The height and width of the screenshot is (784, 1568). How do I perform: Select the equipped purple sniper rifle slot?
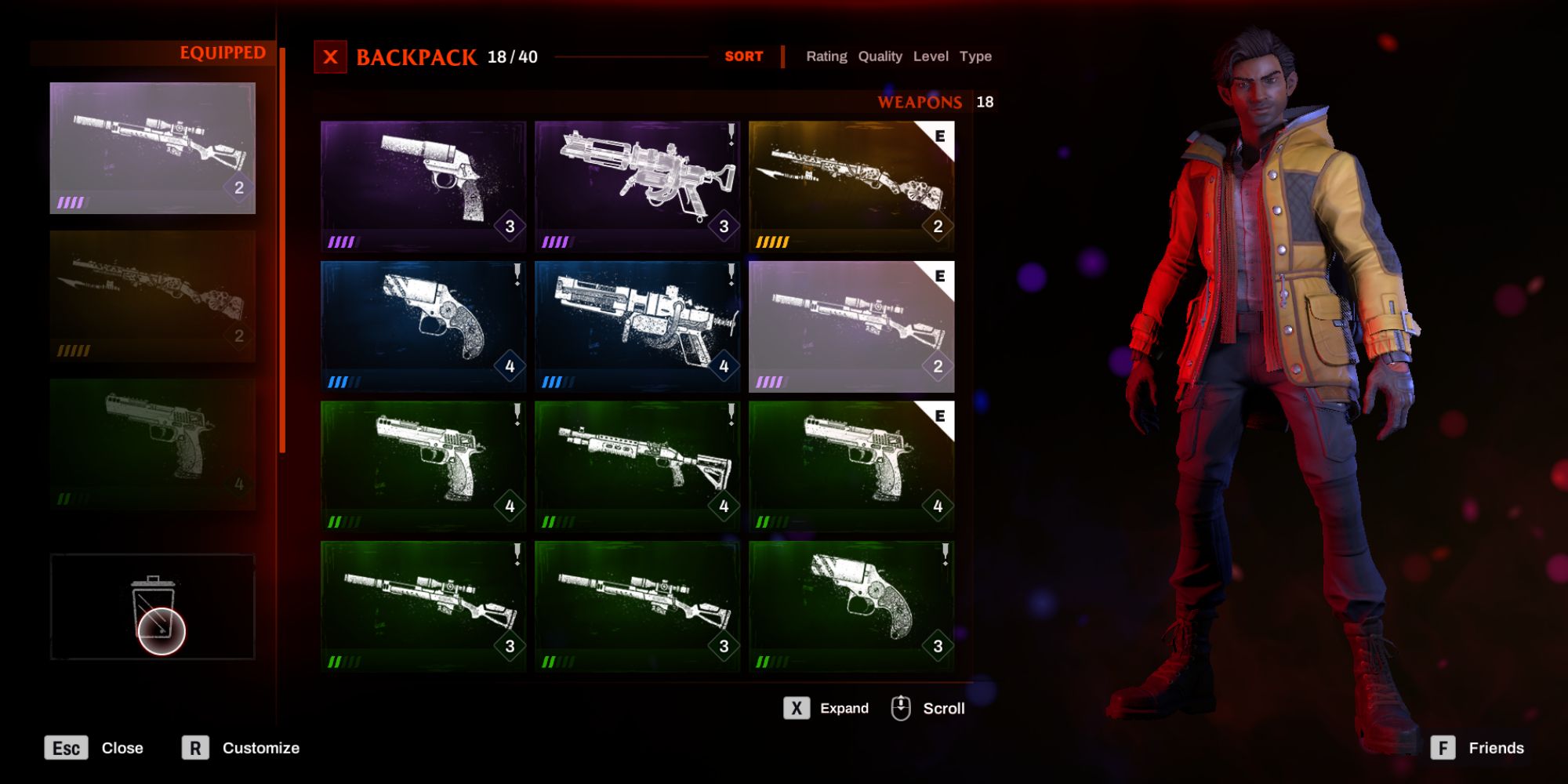point(153,148)
